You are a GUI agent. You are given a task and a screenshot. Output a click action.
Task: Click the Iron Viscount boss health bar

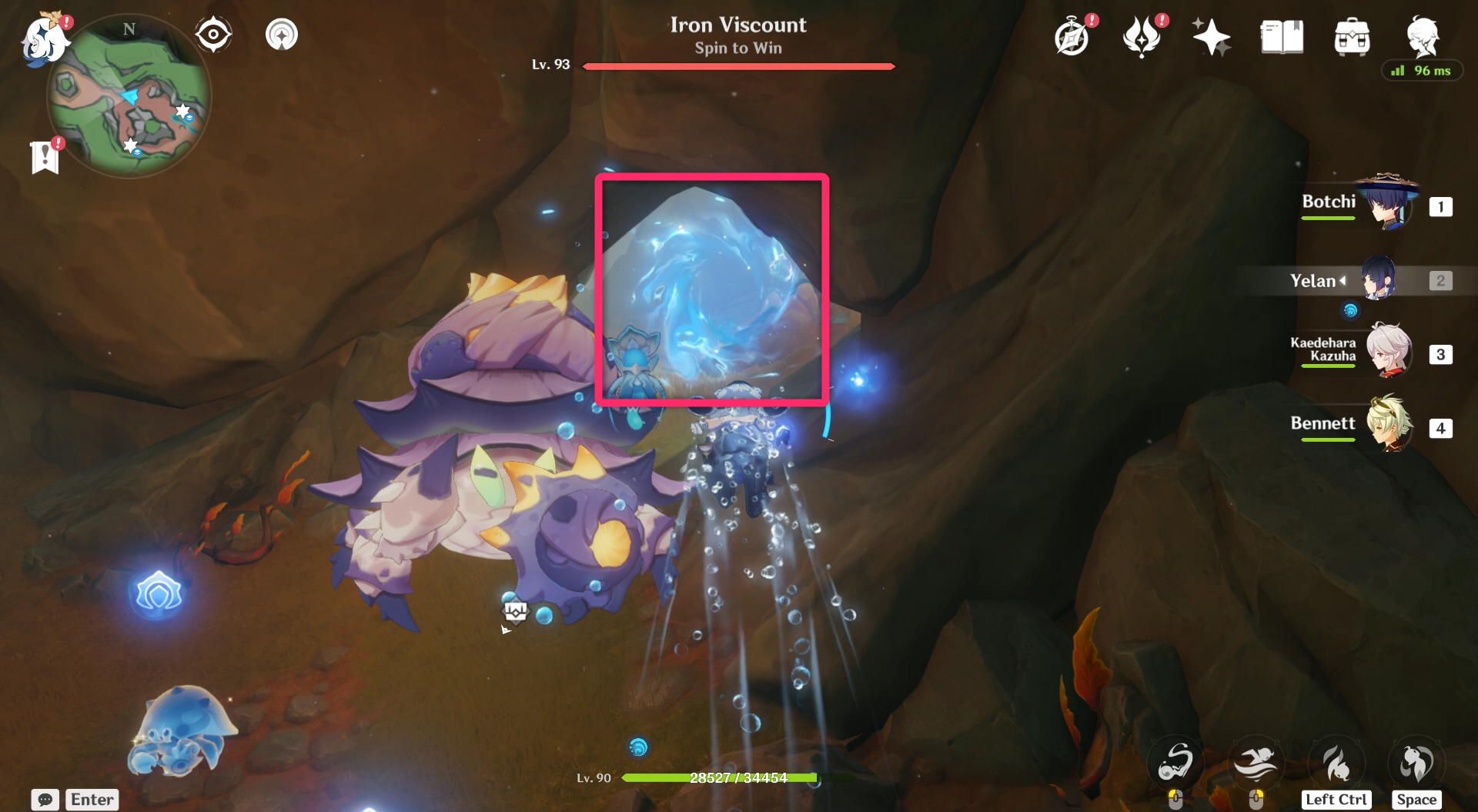737,66
